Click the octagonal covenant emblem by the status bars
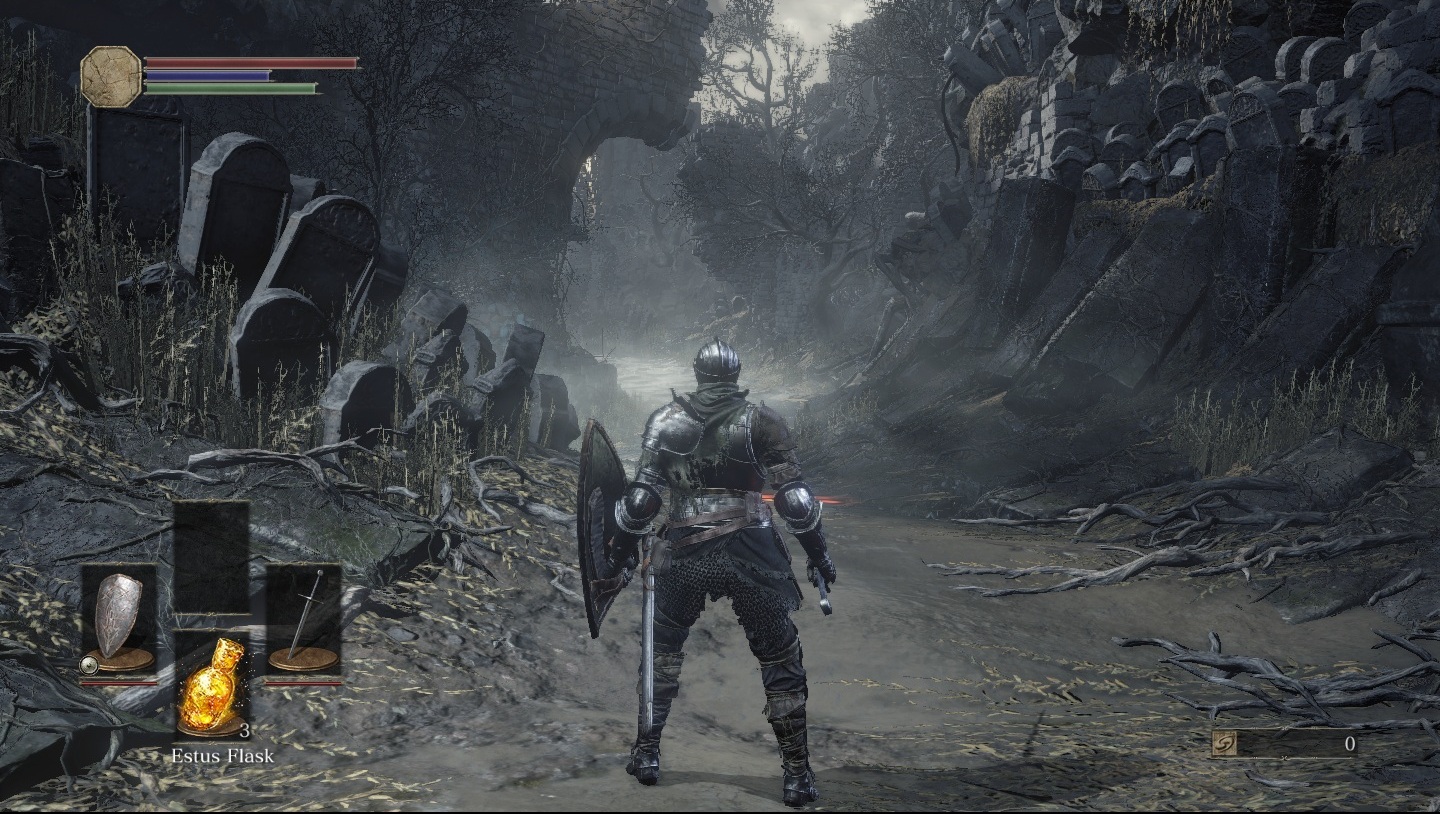The image size is (1440, 814). [111, 76]
